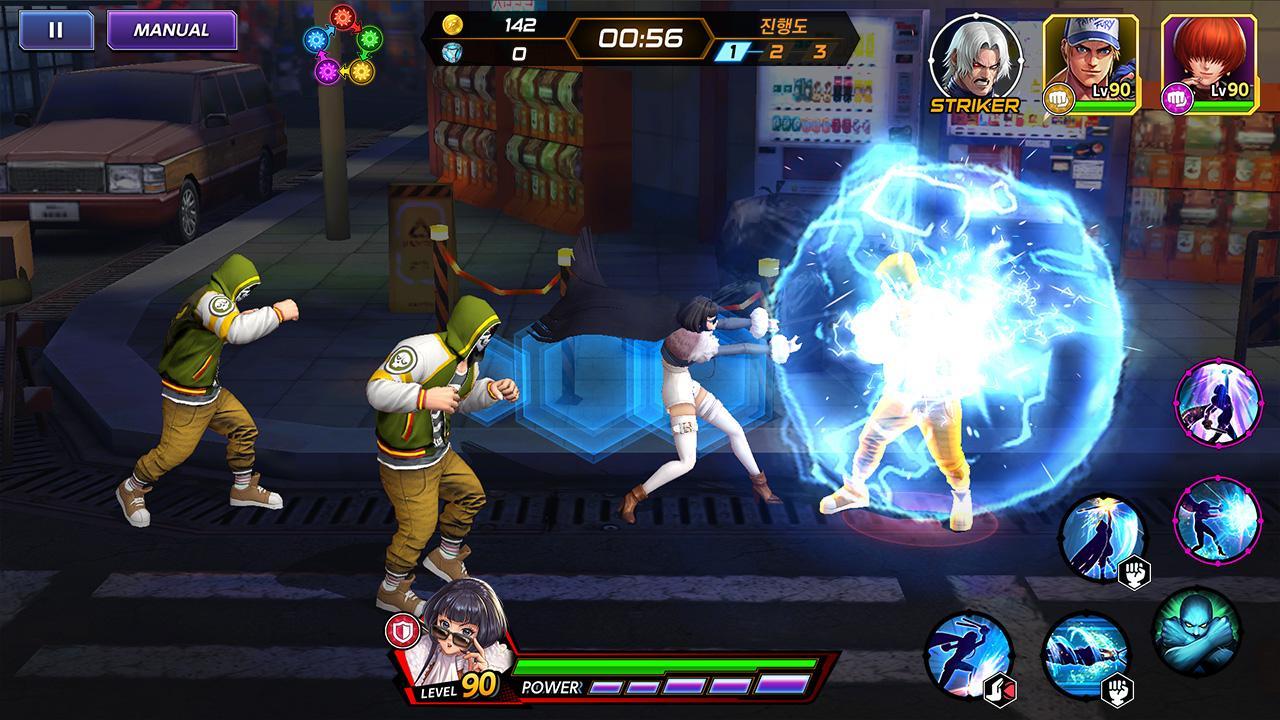
Task: Switch to the blue-cap Lv90 fighter
Action: [x=1090, y=57]
